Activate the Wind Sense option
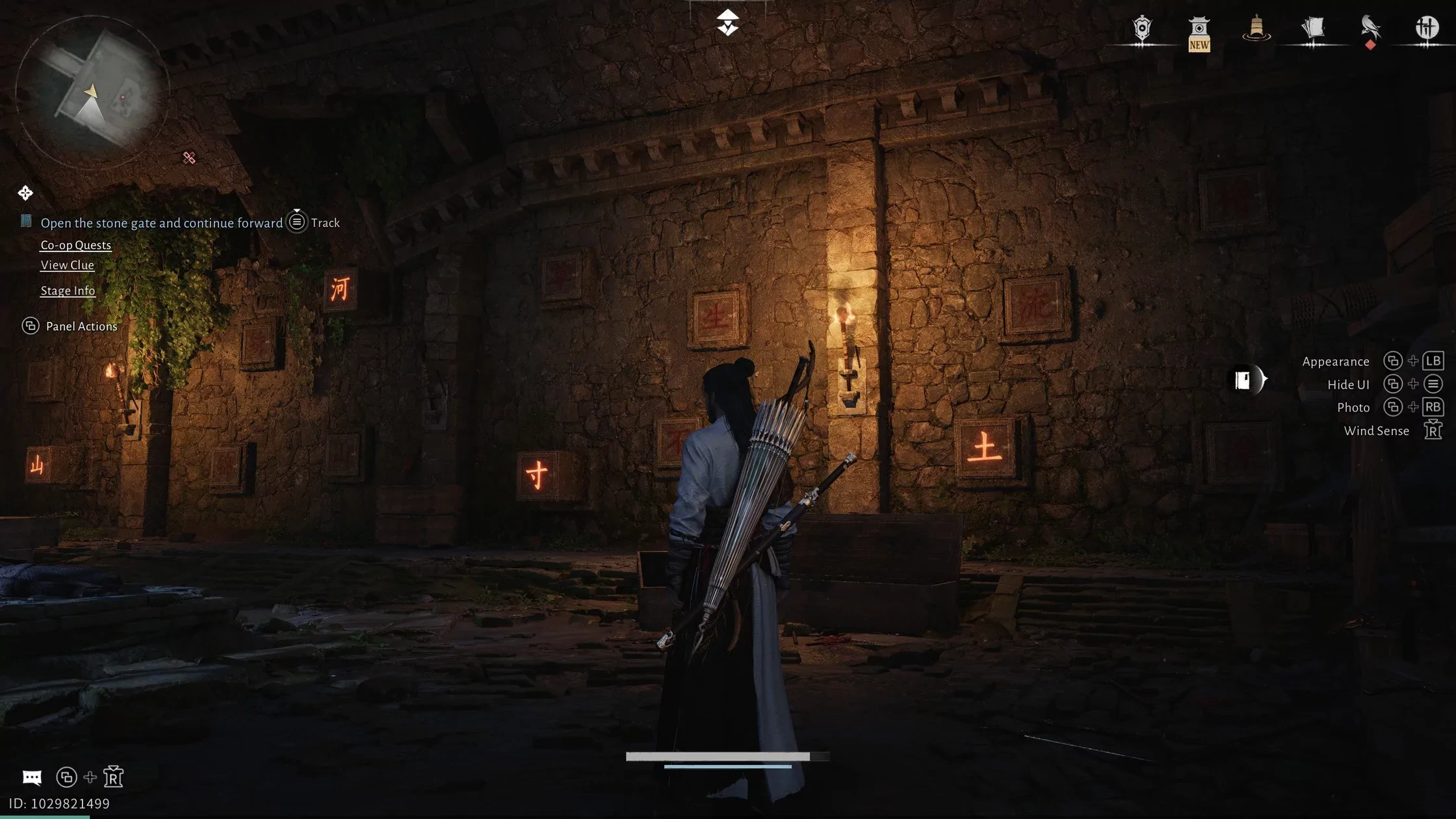 pyautogui.click(x=1376, y=431)
